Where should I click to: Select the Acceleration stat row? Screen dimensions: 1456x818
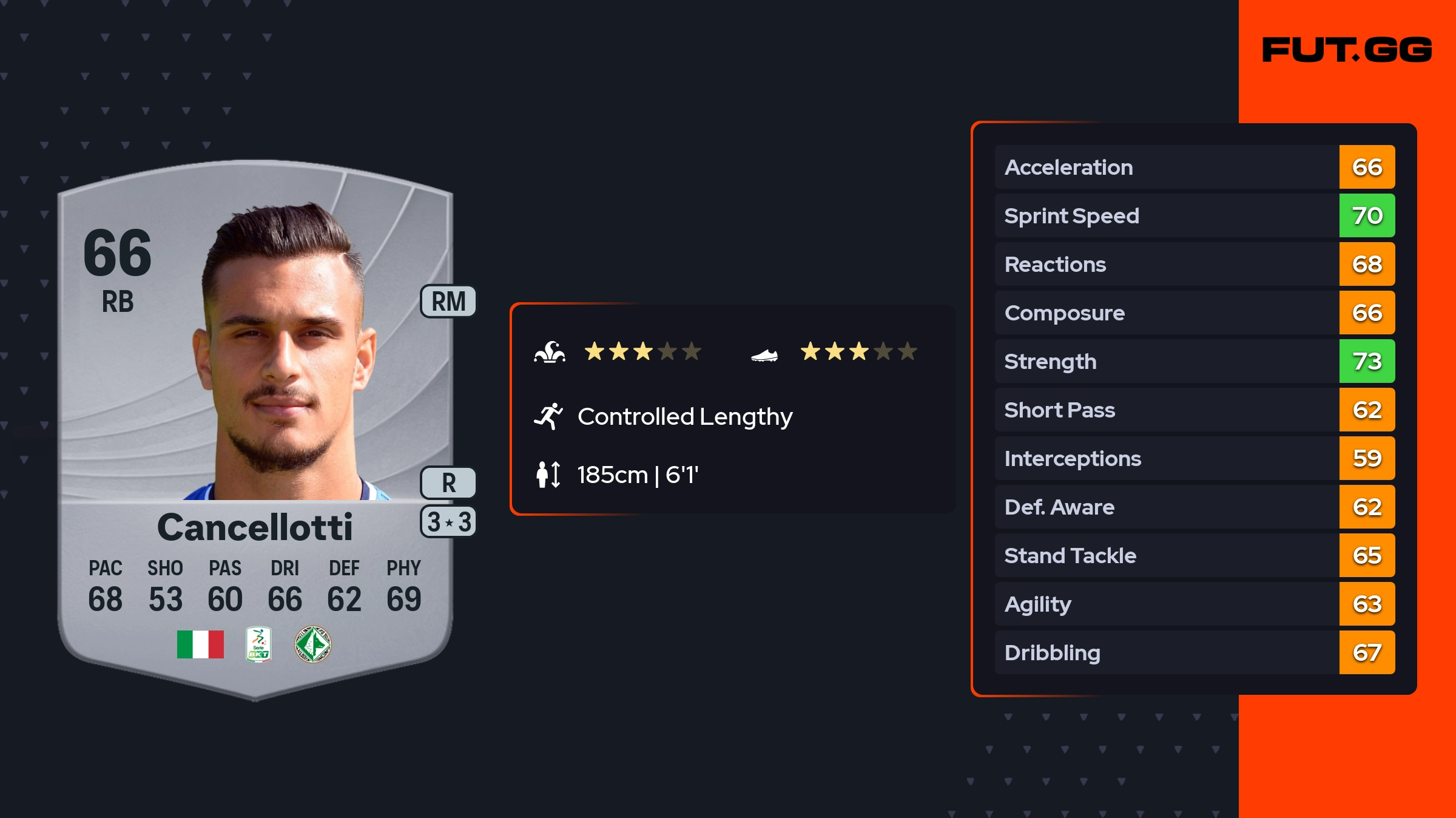pyautogui.click(x=1194, y=167)
